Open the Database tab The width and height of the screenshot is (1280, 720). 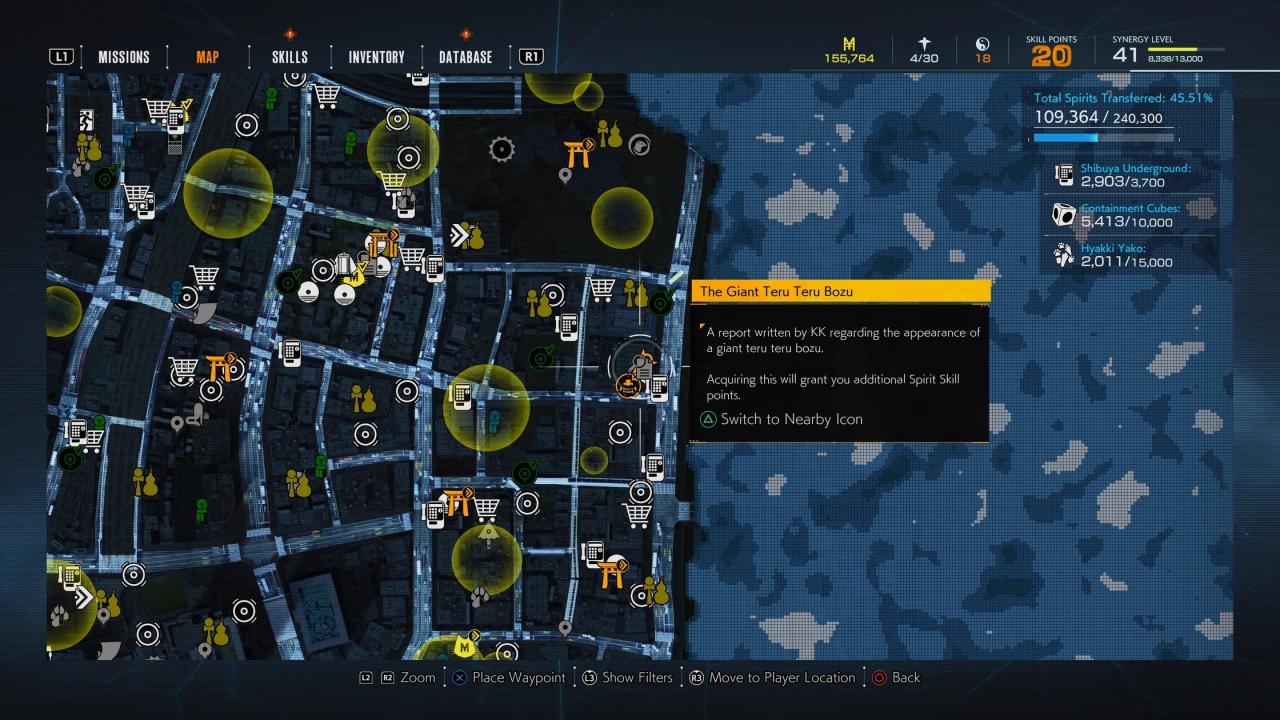click(x=465, y=57)
